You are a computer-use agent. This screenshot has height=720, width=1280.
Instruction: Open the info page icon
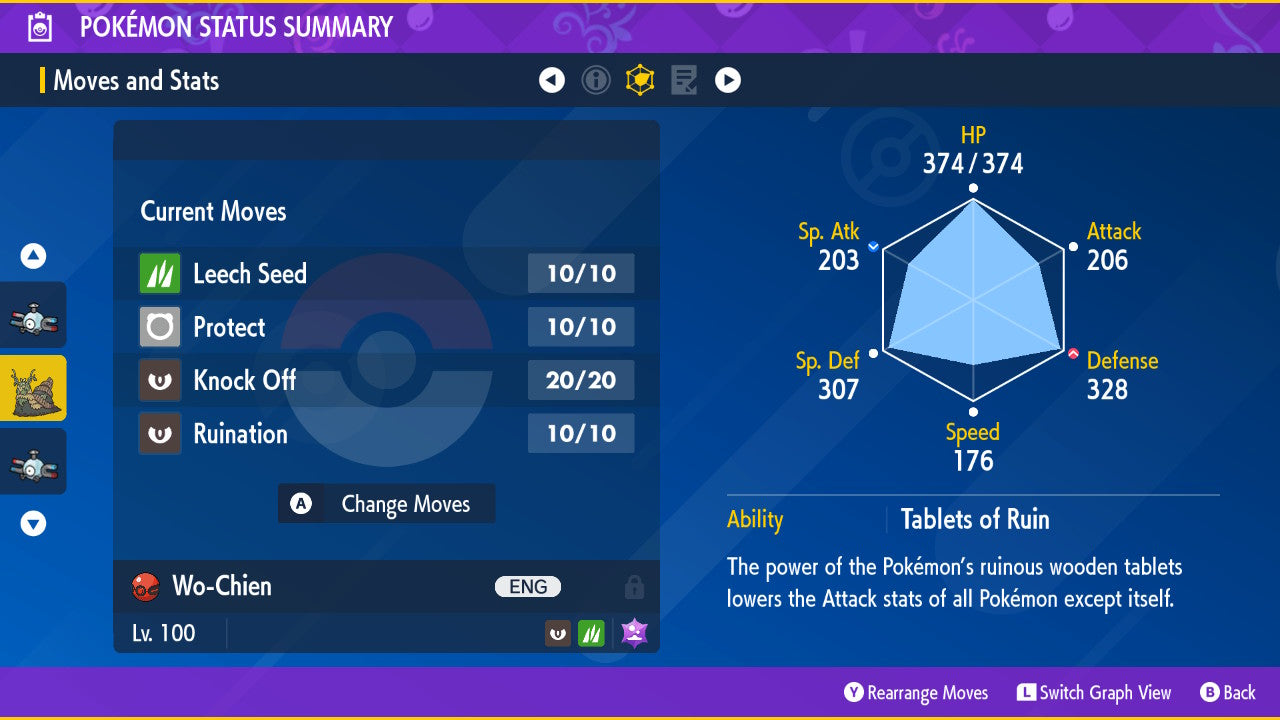[596, 80]
